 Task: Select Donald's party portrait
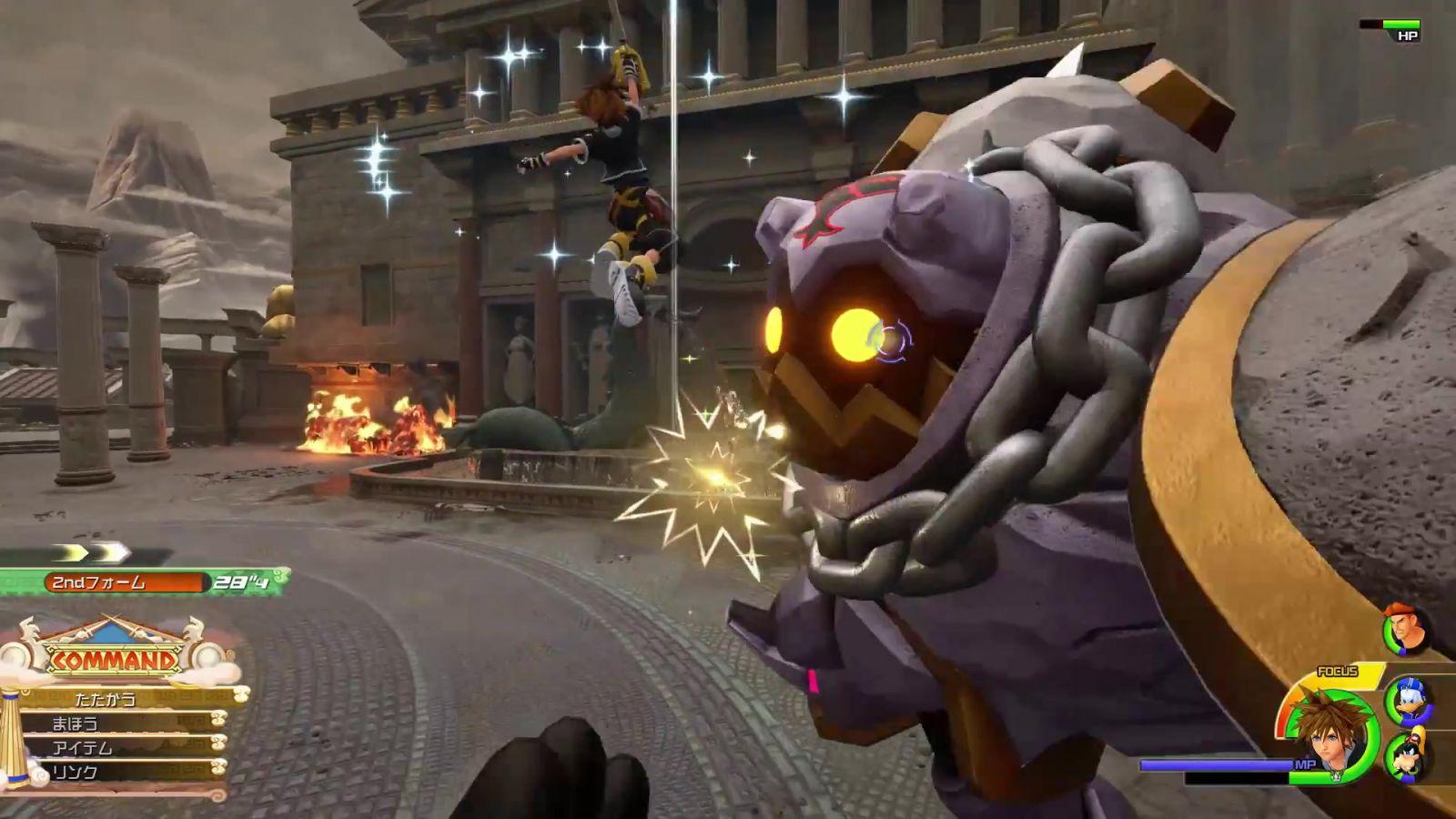[x=1407, y=702]
